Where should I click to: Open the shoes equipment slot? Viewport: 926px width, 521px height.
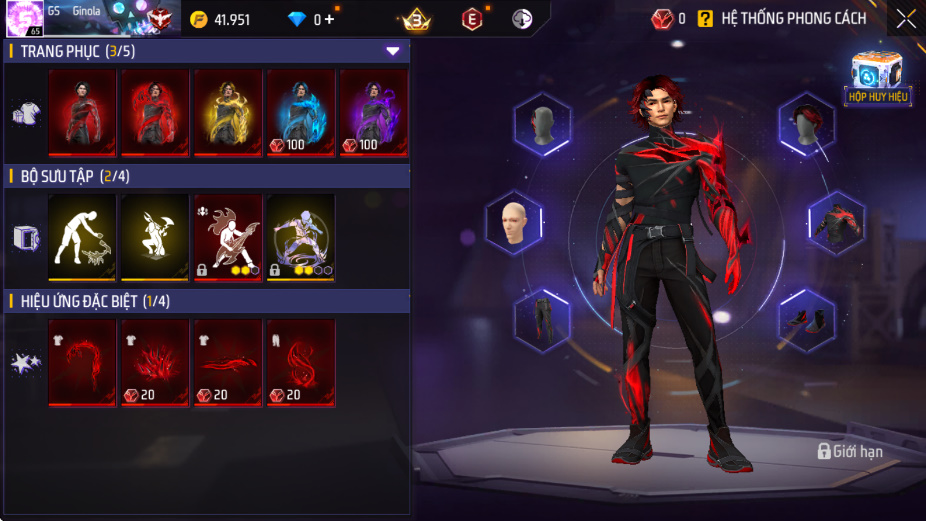[807, 320]
